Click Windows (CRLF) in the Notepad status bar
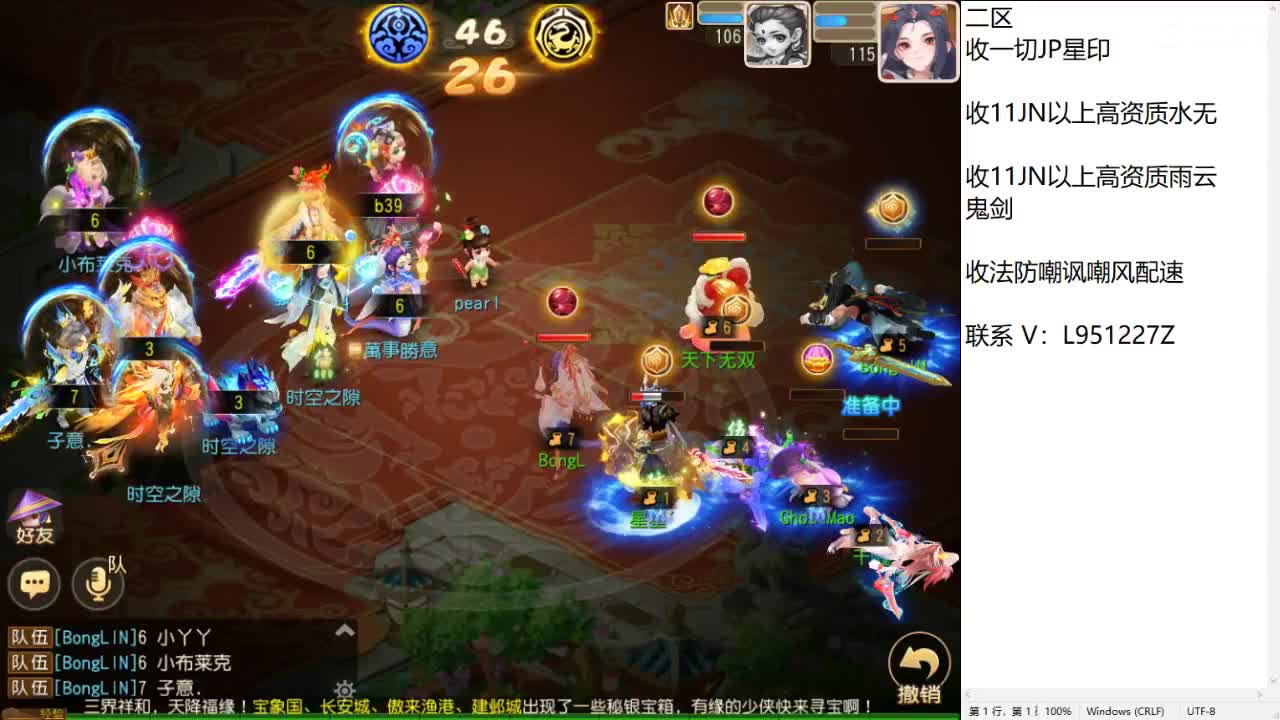Screen dimensions: 1280x720 [x=1126, y=711]
